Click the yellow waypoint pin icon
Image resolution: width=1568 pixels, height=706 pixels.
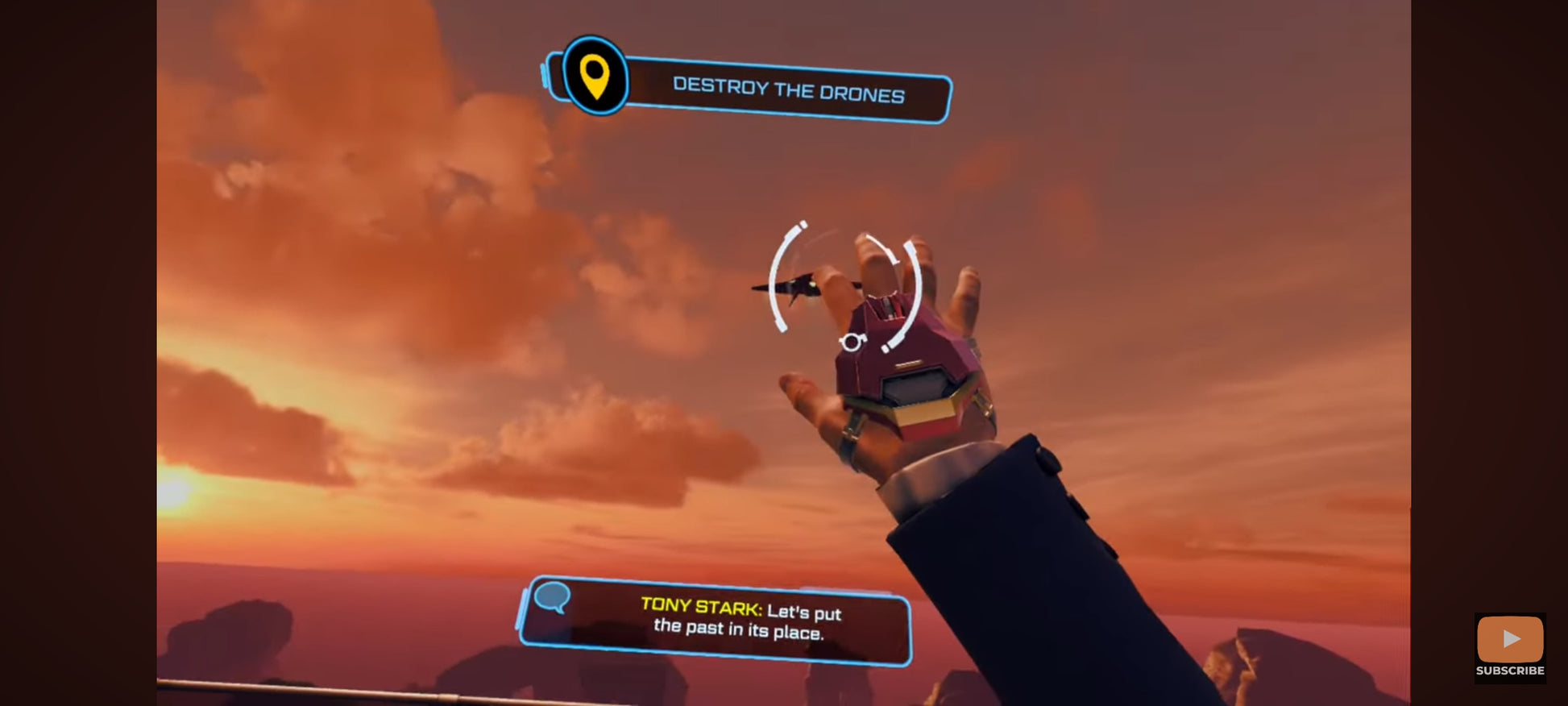click(x=595, y=77)
